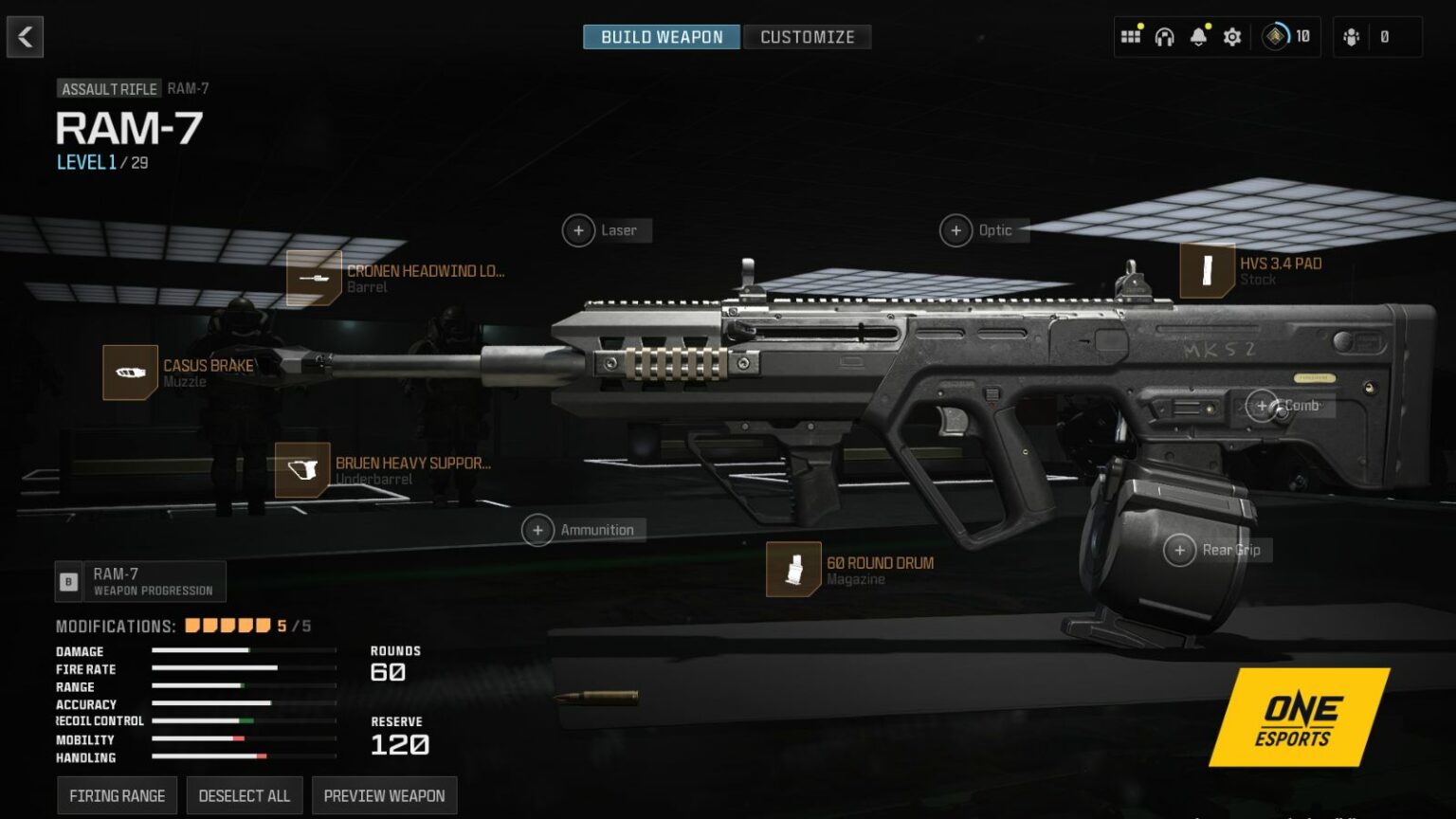1456x819 pixels.
Task: Add a Rear Grip attachment
Action: [1180, 550]
